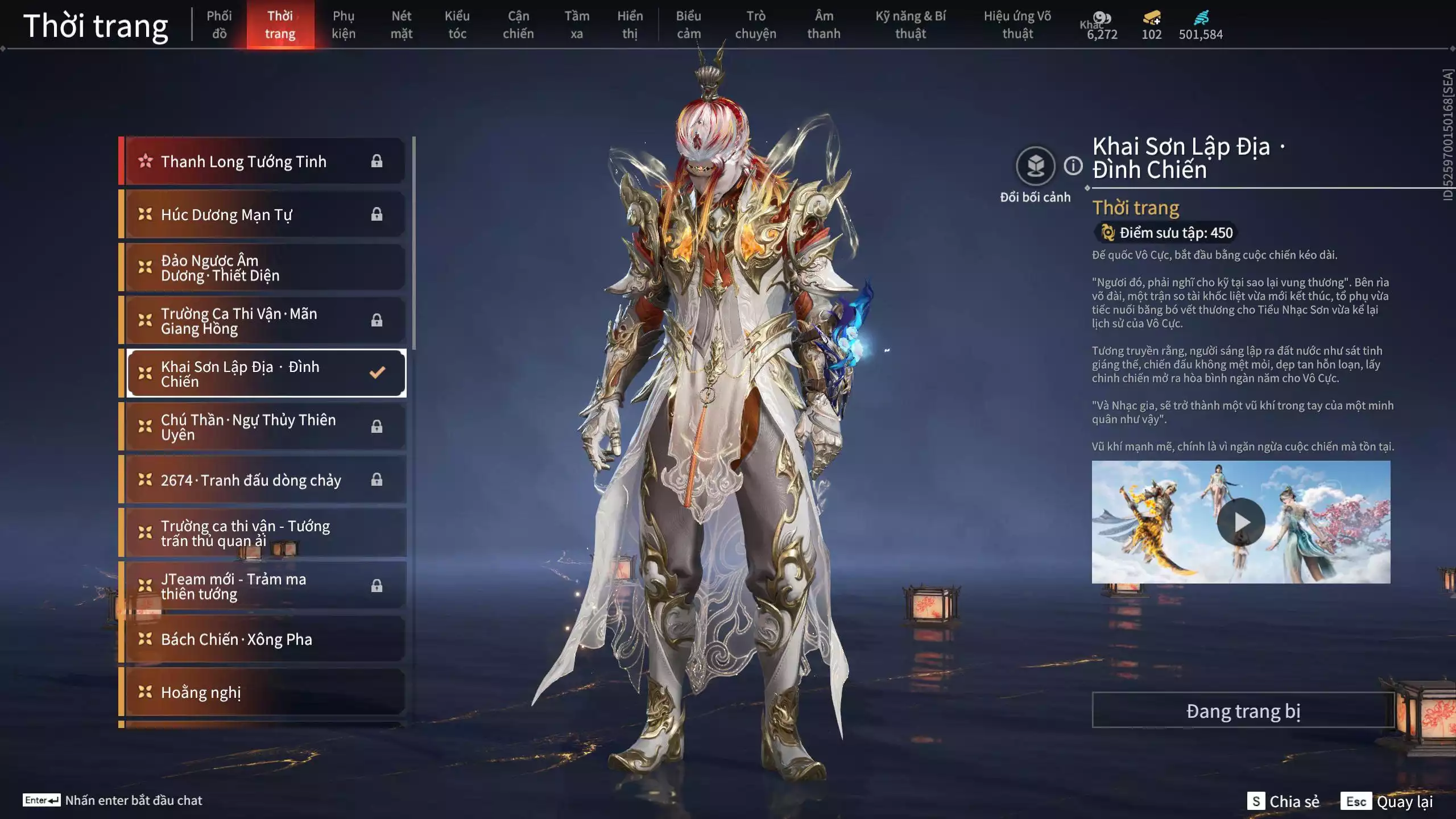This screenshot has width=1456, height=819.
Task: Select the Kiểu tóc tab
Action: pyautogui.click(x=457, y=24)
